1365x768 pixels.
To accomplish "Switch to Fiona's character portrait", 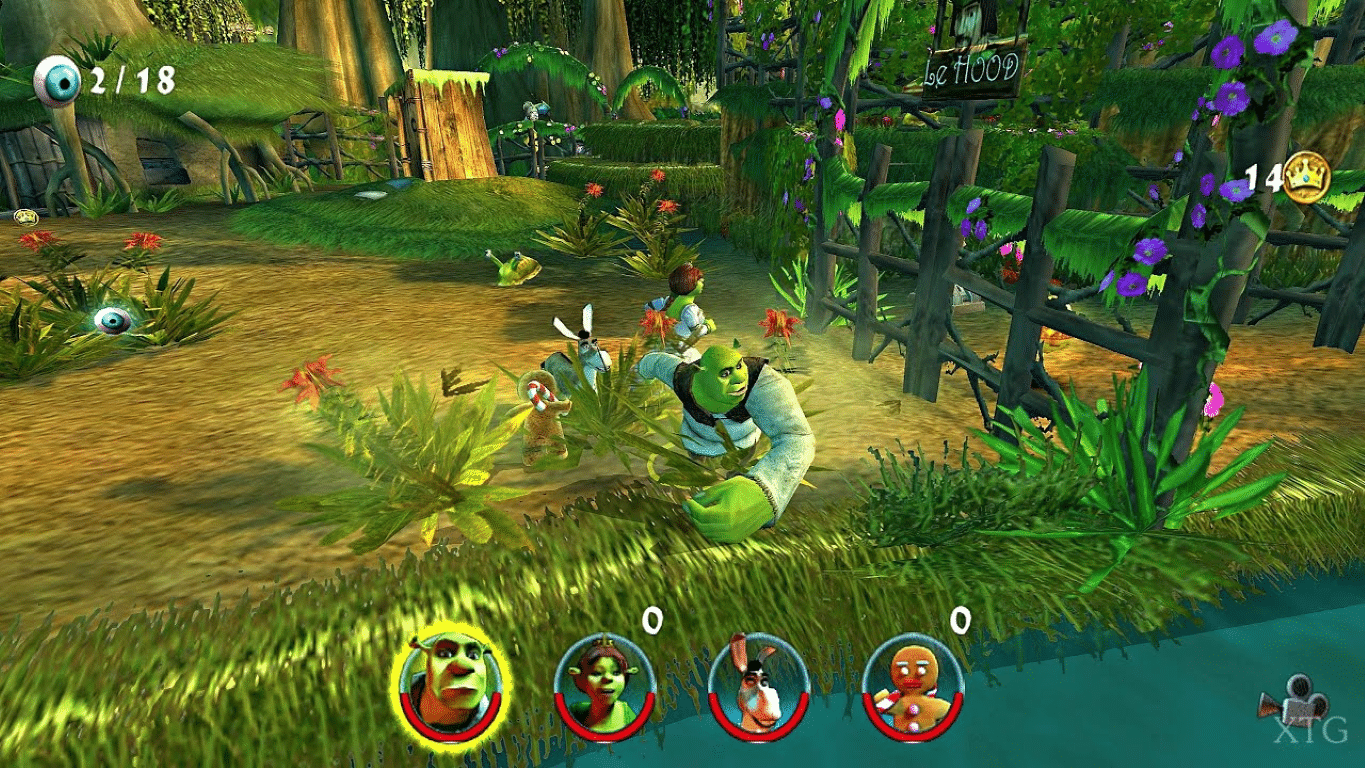I will pyautogui.click(x=602, y=688).
